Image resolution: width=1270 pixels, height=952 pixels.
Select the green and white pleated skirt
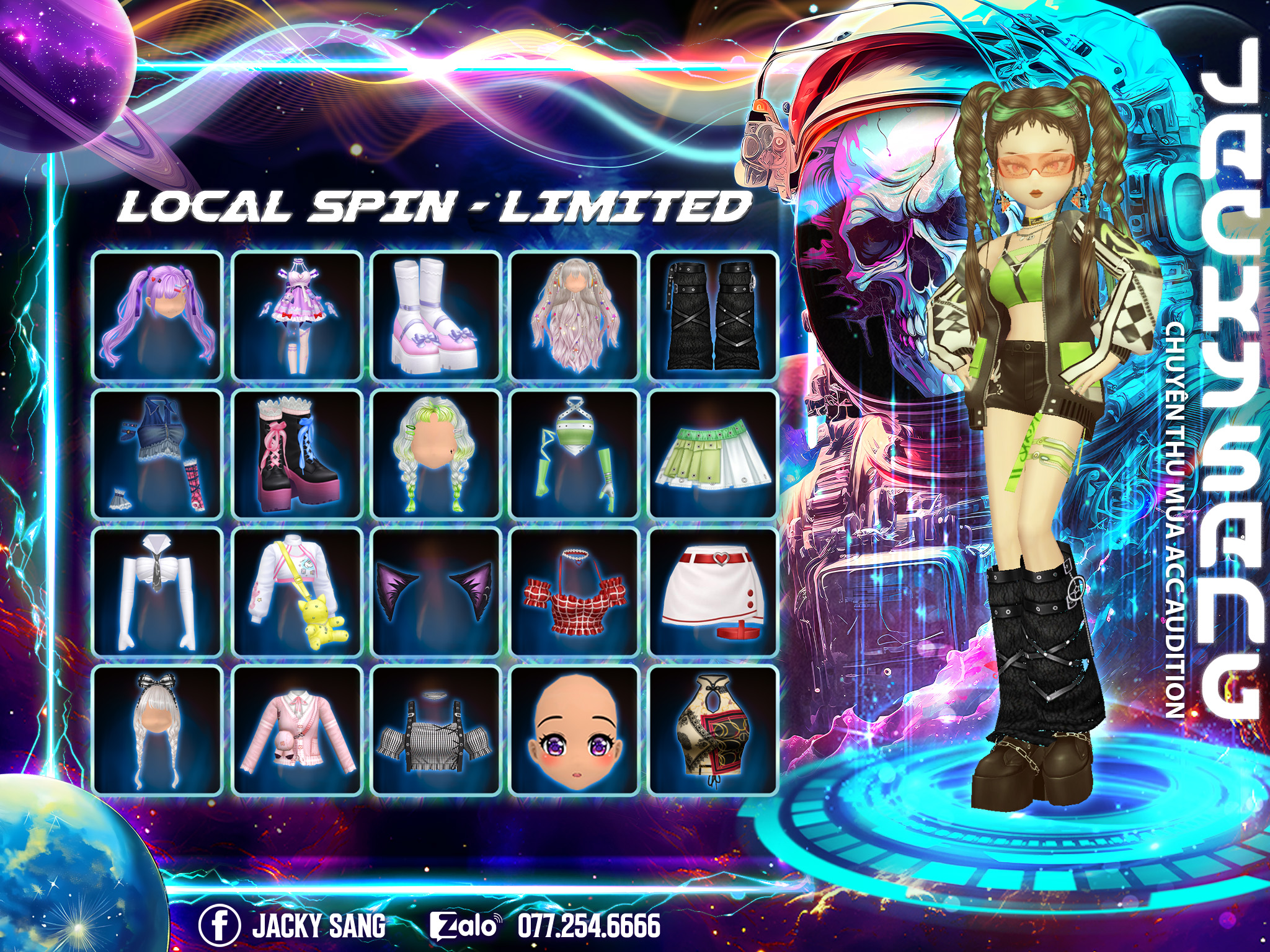tap(713, 454)
